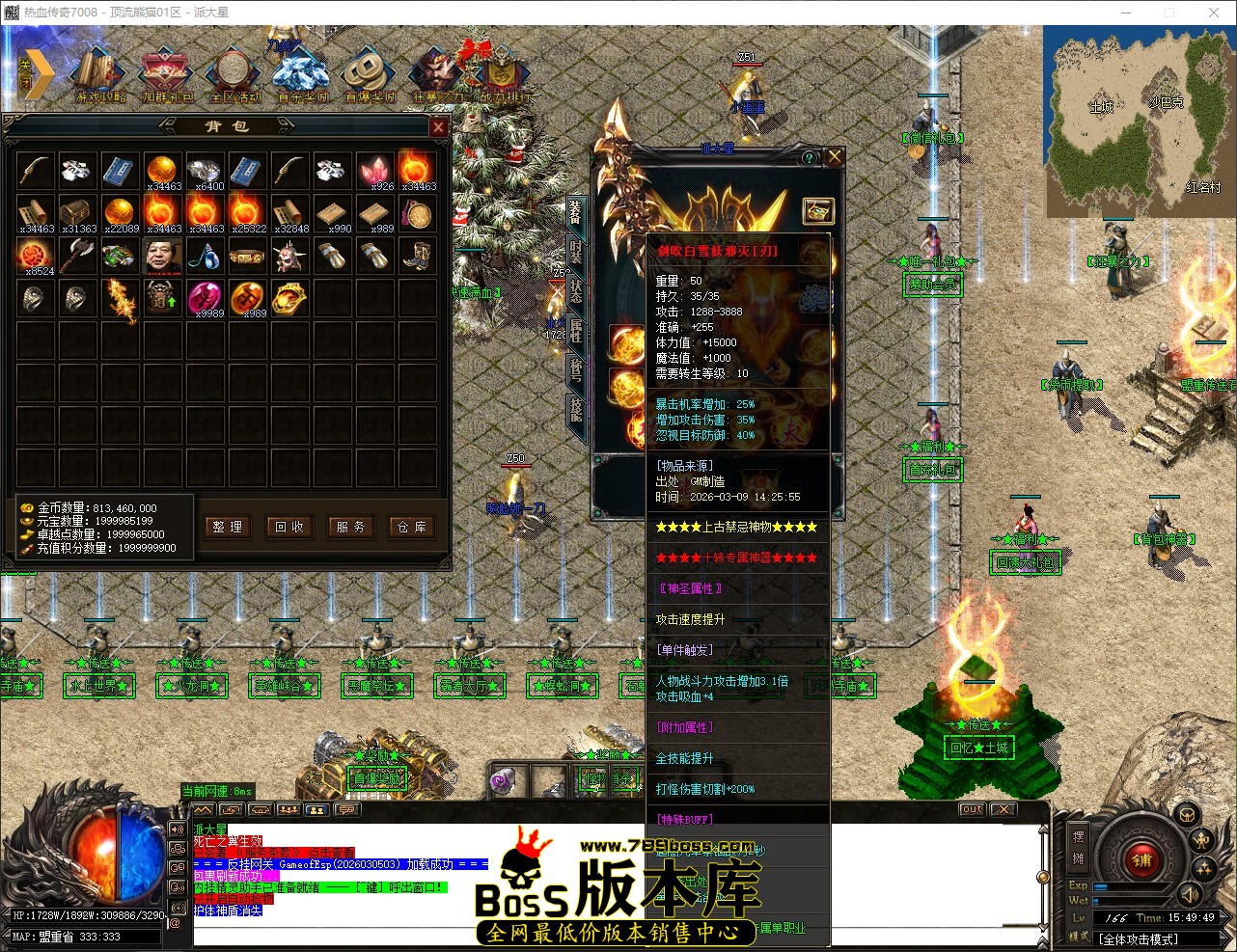Switch to the 时装 fashion tab
Image resolution: width=1237 pixels, height=952 pixels.
pos(576,252)
